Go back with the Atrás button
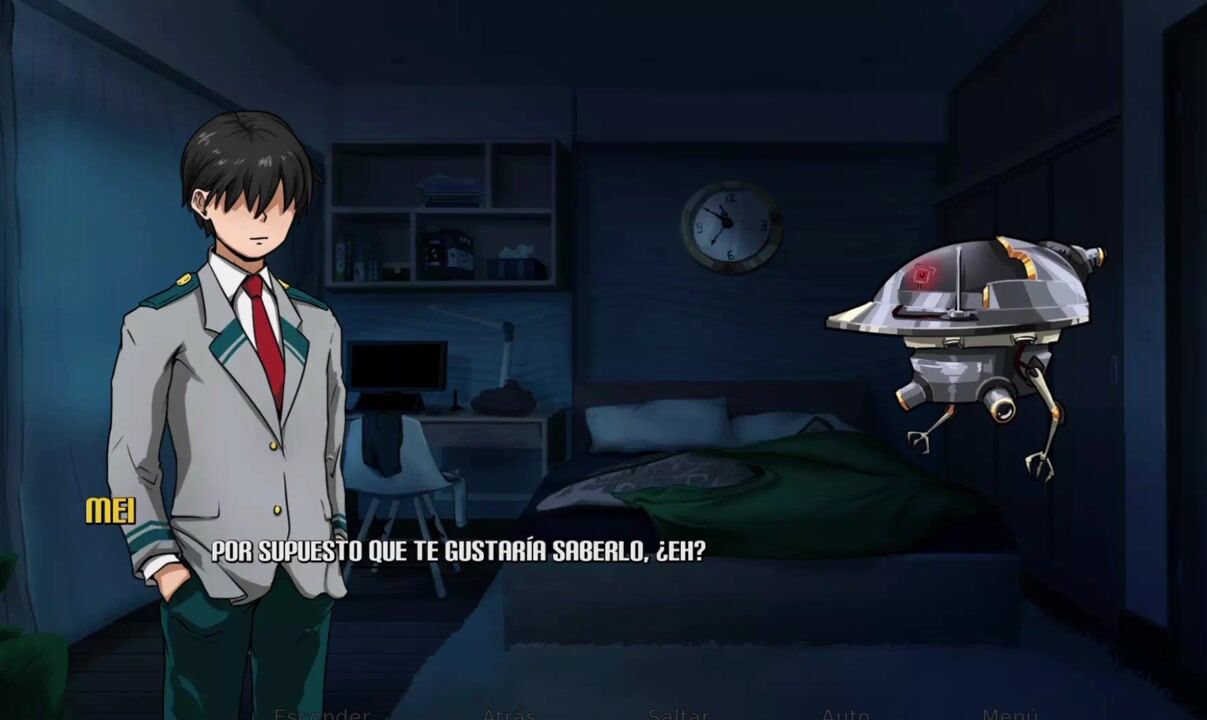Viewport: 1207px width, 720px height. click(x=509, y=714)
